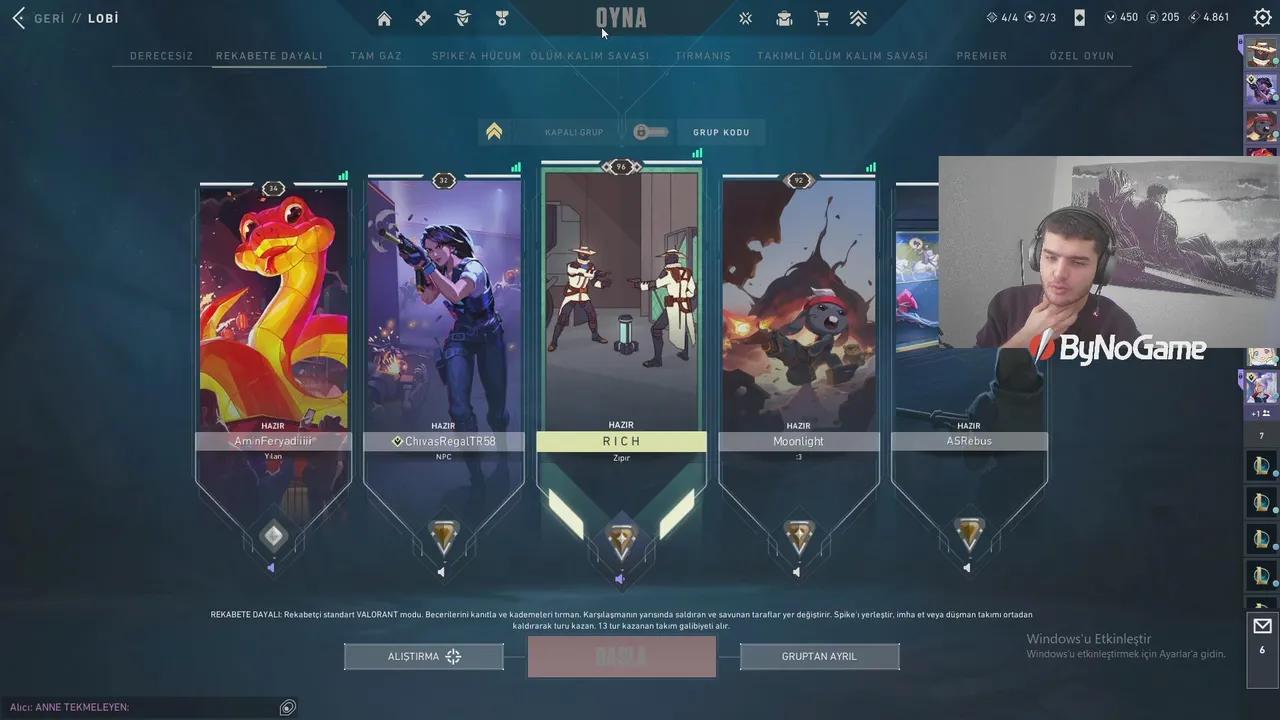
Task: Mute Moonlight's voice using the speaker icon
Action: [796, 571]
